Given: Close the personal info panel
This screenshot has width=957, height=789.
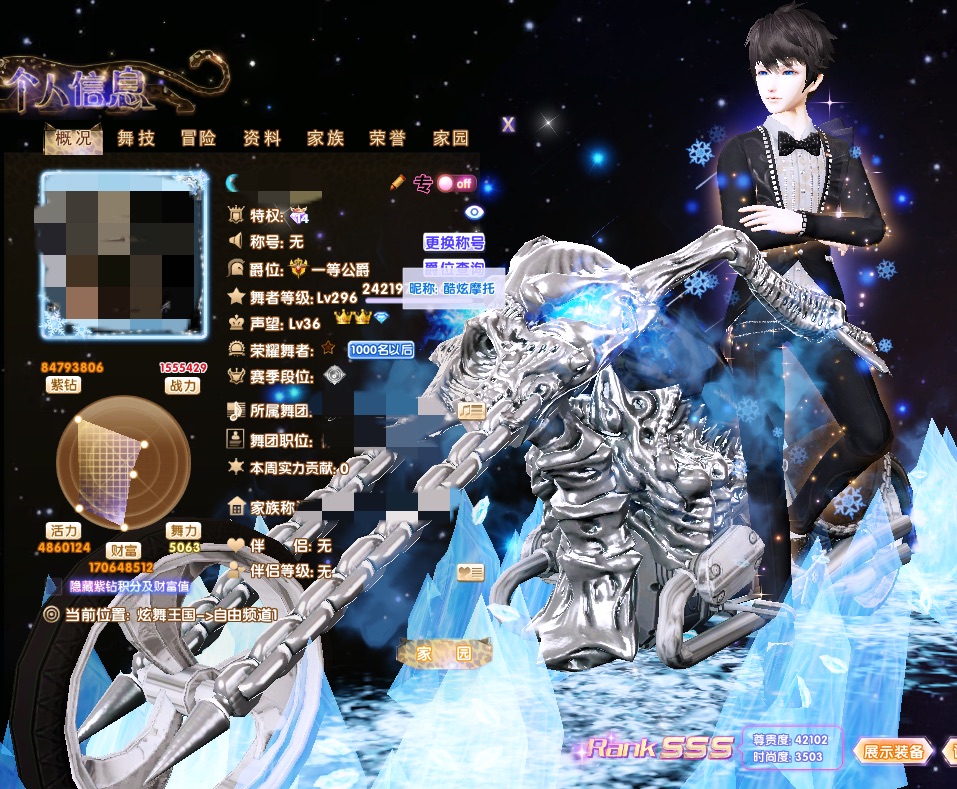Looking at the screenshot, I should tap(508, 124).
